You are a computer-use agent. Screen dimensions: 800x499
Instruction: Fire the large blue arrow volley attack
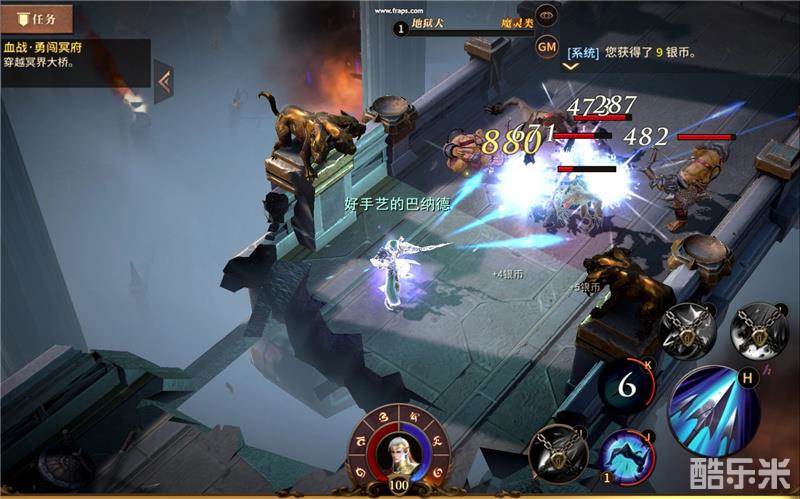tap(711, 409)
